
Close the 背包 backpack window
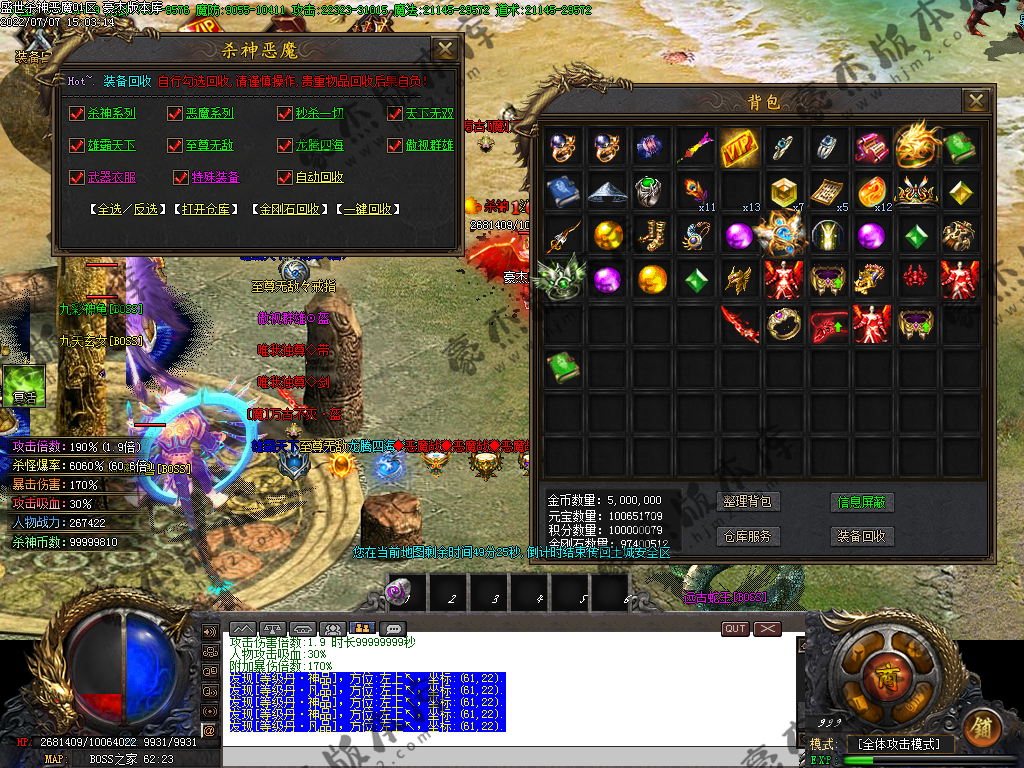(975, 100)
